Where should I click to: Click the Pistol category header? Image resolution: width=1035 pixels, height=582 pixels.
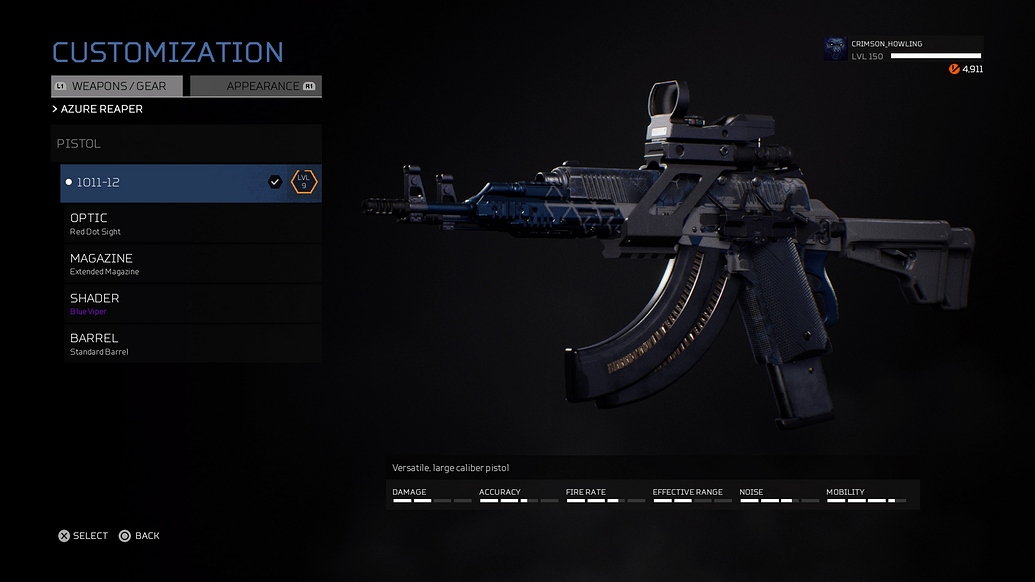click(186, 144)
